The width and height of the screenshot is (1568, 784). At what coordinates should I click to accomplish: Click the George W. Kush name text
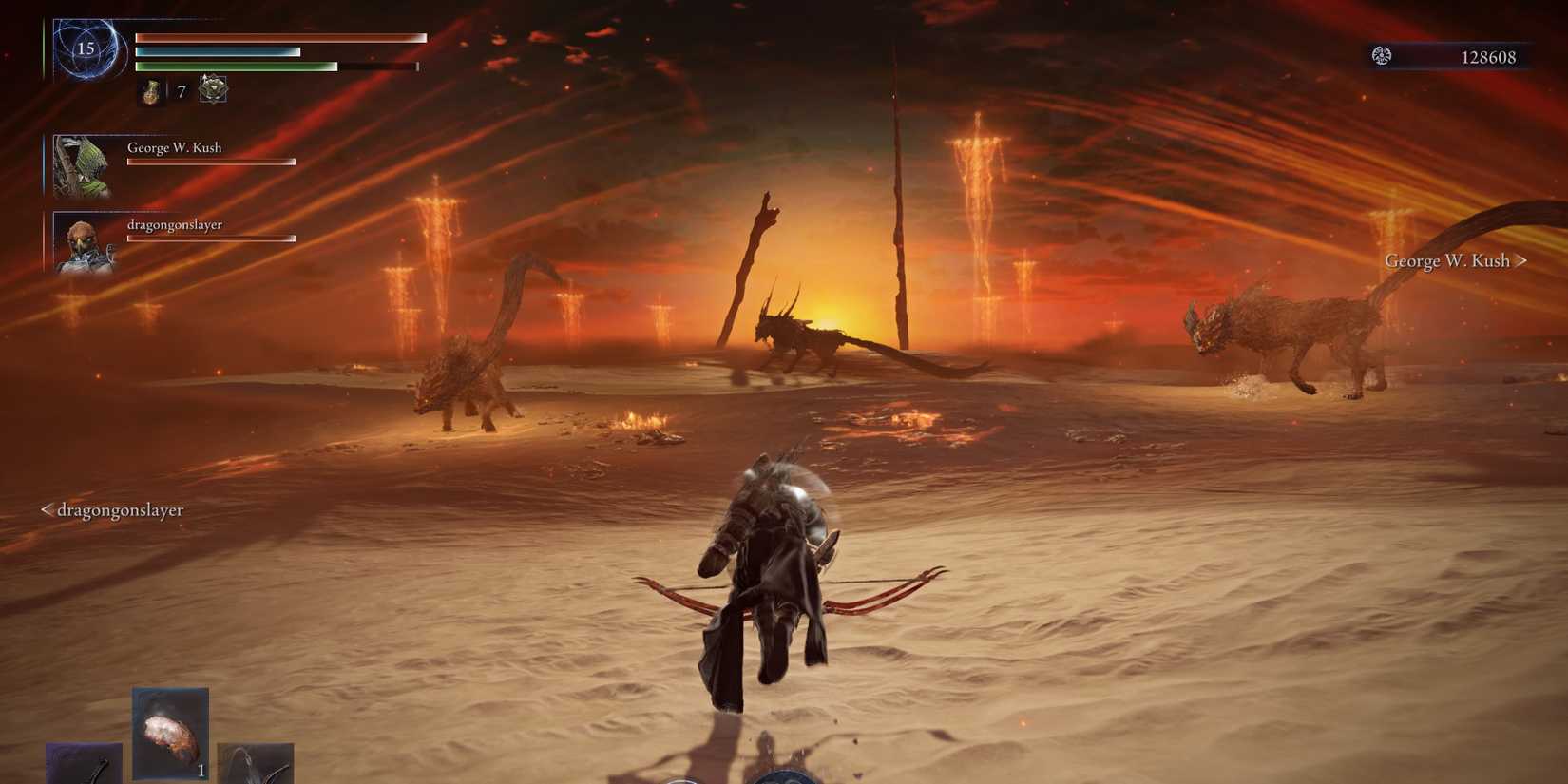coord(174,147)
